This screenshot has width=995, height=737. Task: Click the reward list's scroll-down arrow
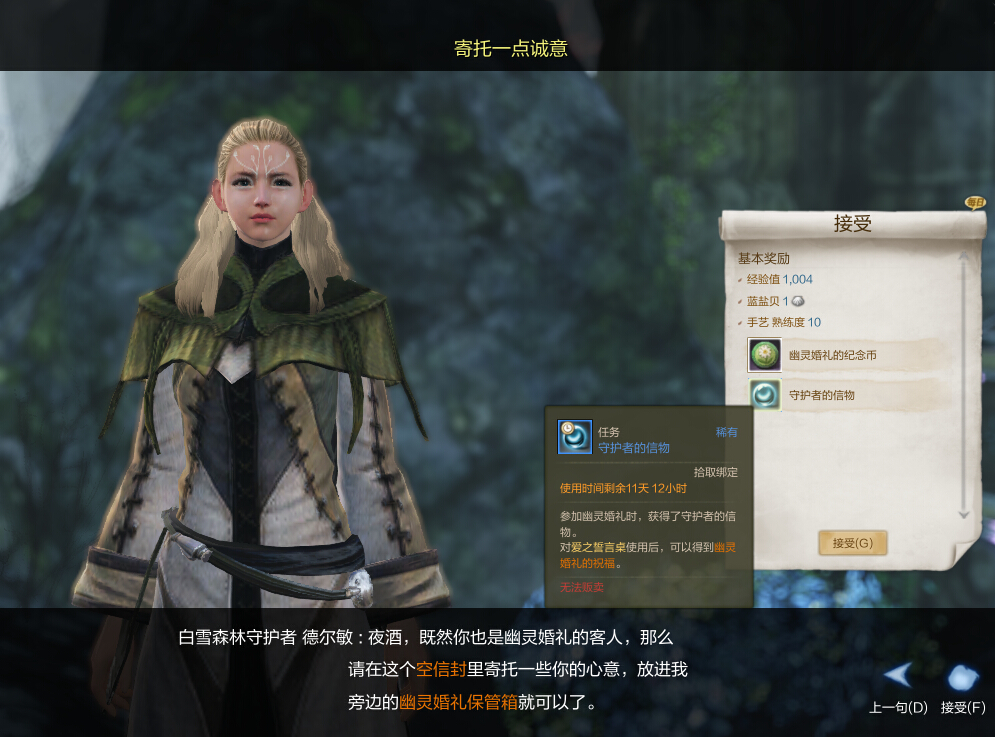coord(964,514)
